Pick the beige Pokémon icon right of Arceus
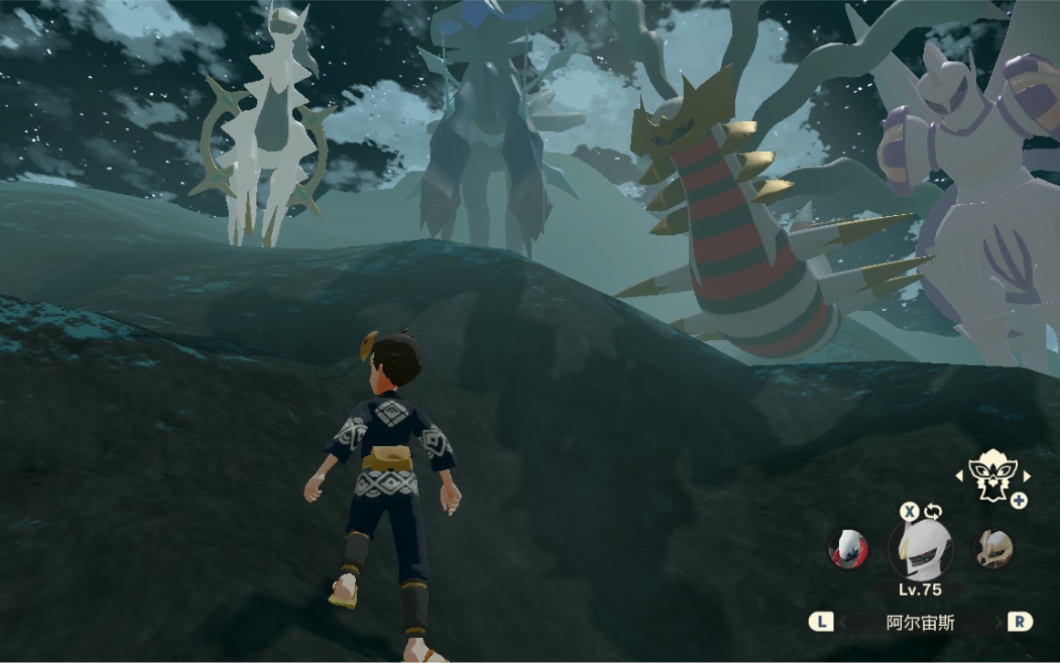 point(994,548)
